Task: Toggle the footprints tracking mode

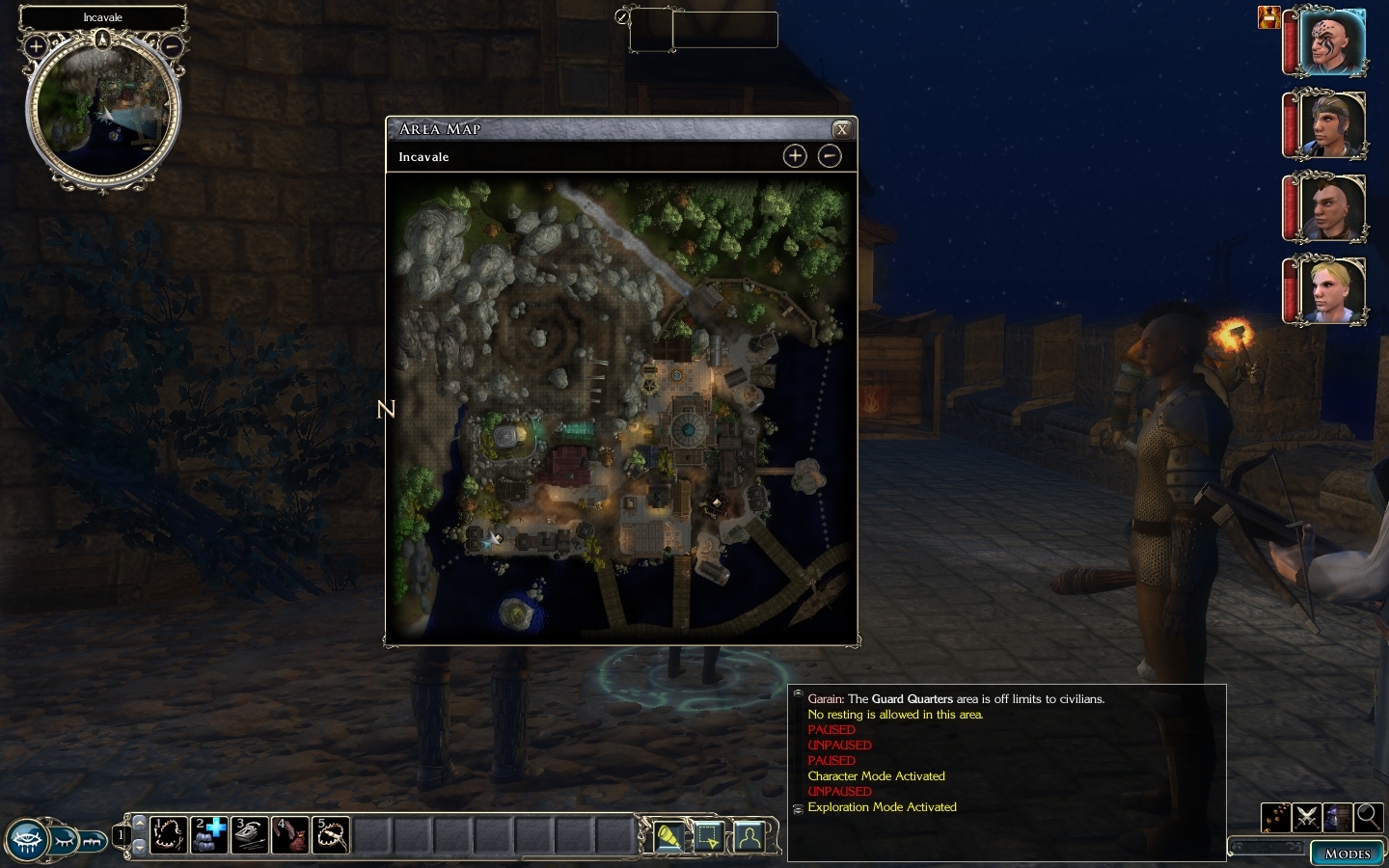Action: pos(1275,818)
